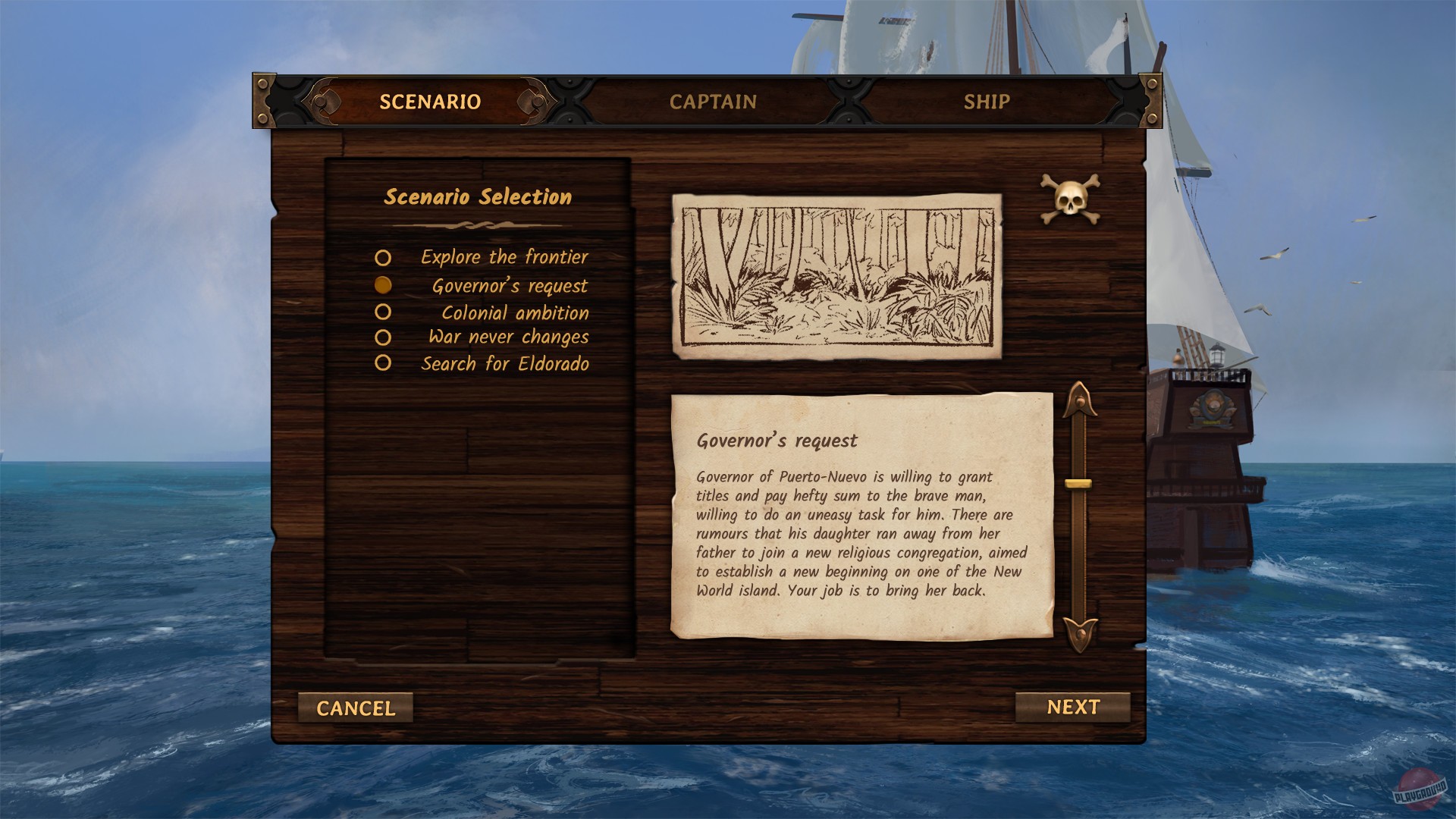Image resolution: width=1456 pixels, height=819 pixels.
Task: Open the Scenario tab
Action: point(430,101)
